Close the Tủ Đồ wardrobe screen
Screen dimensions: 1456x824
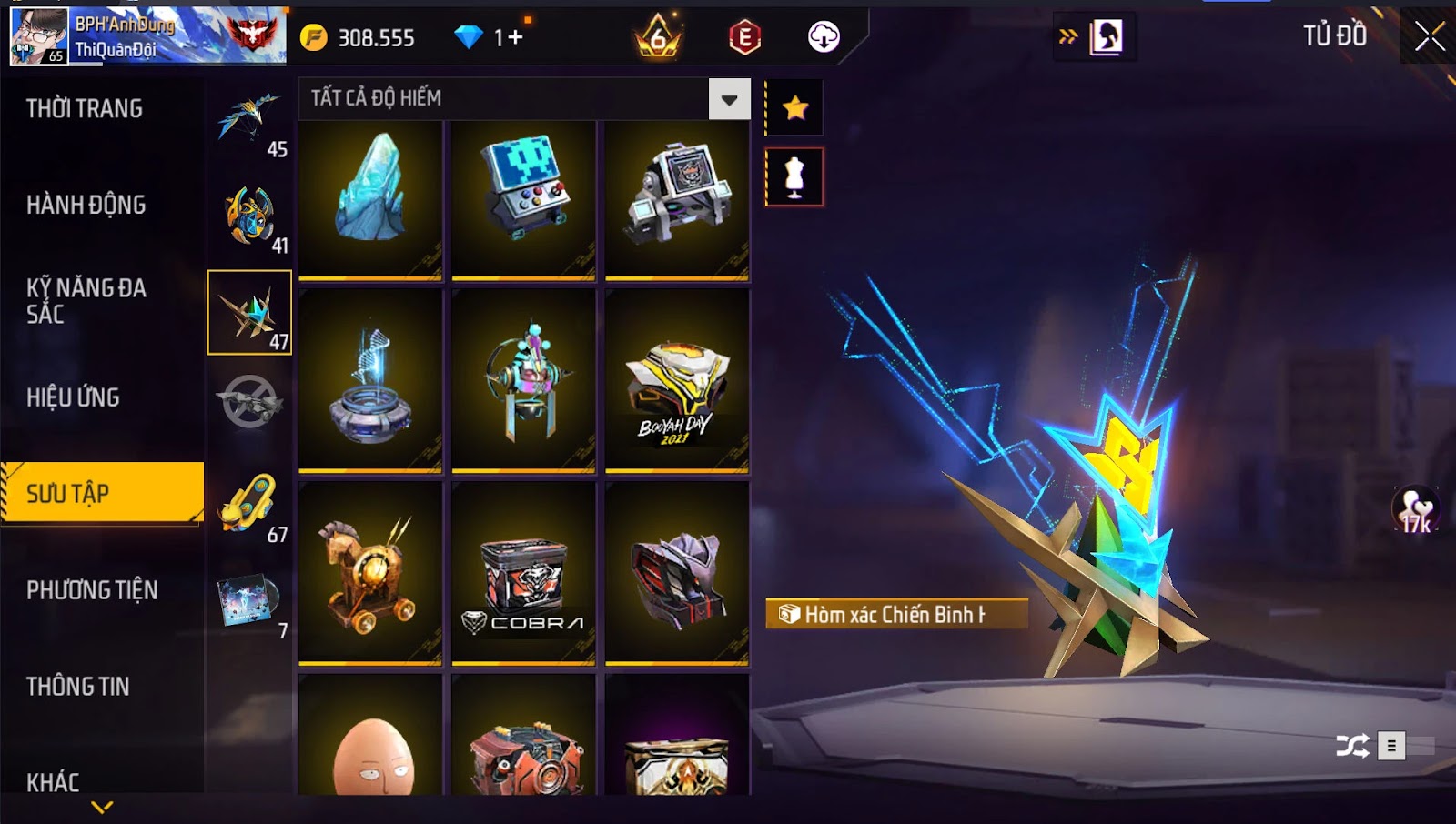pyautogui.click(x=1429, y=36)
